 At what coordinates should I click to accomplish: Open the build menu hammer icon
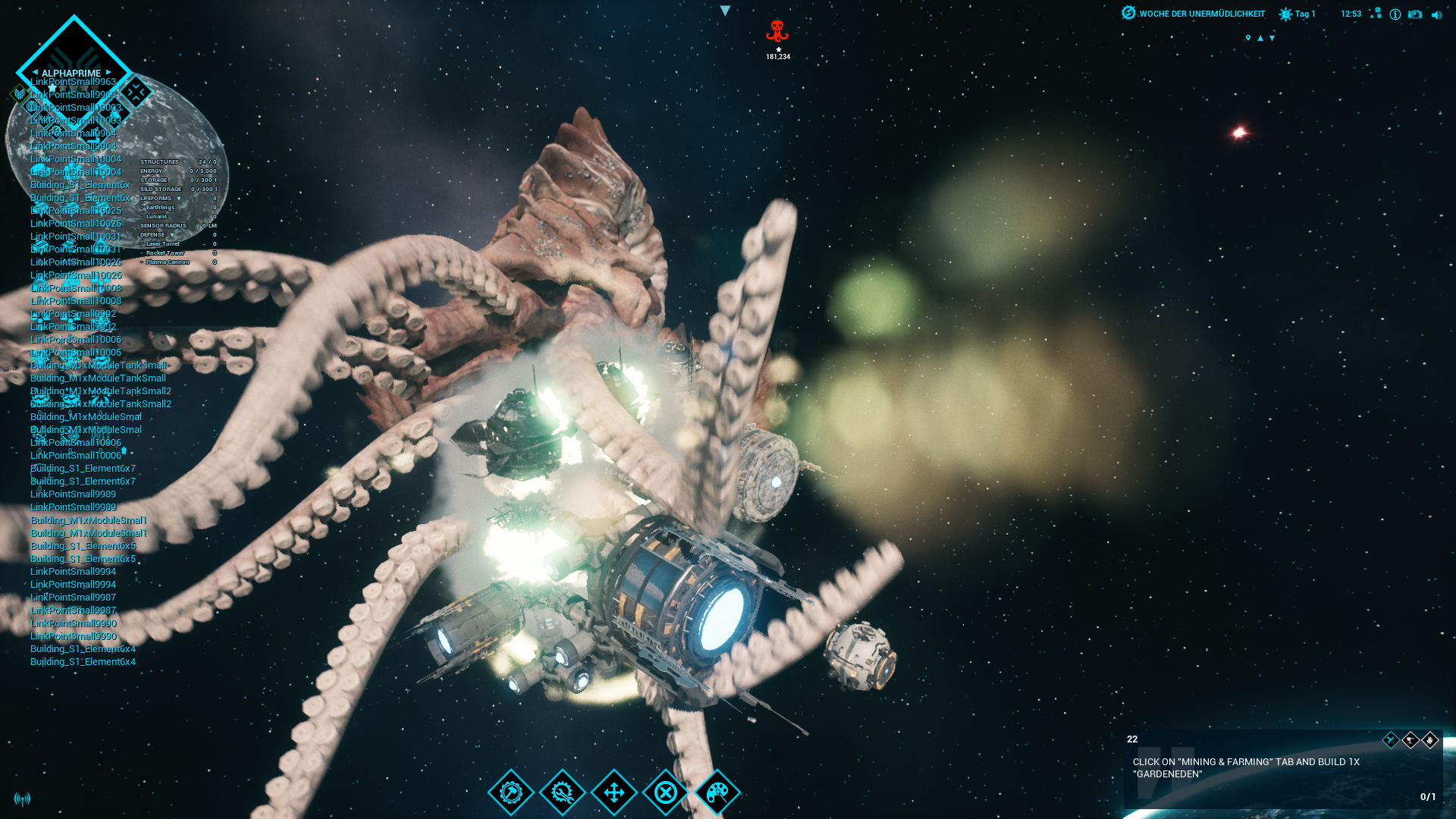pos(511,792)
